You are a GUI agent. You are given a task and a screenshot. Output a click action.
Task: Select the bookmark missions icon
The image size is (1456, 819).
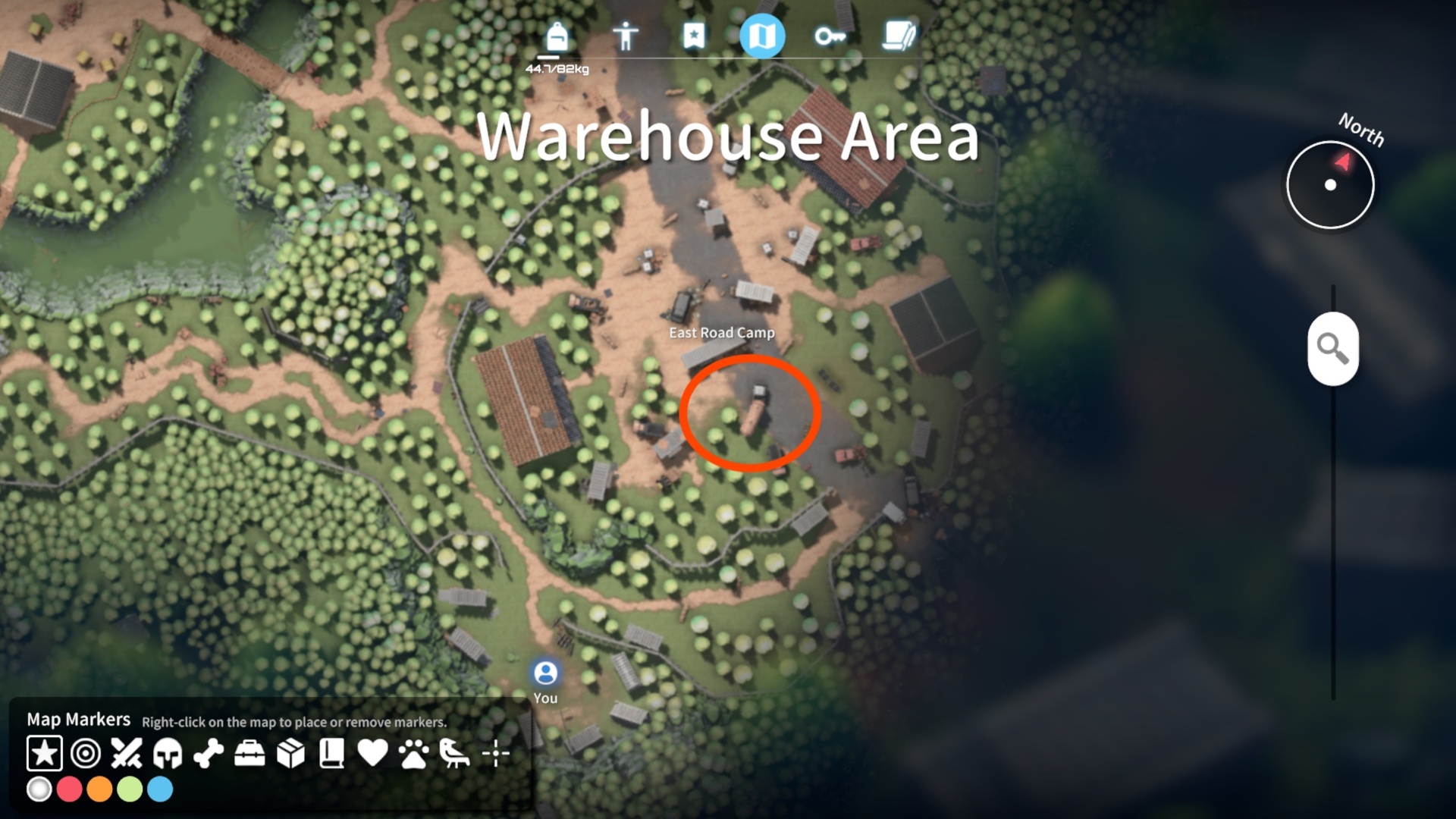(692, 35)
